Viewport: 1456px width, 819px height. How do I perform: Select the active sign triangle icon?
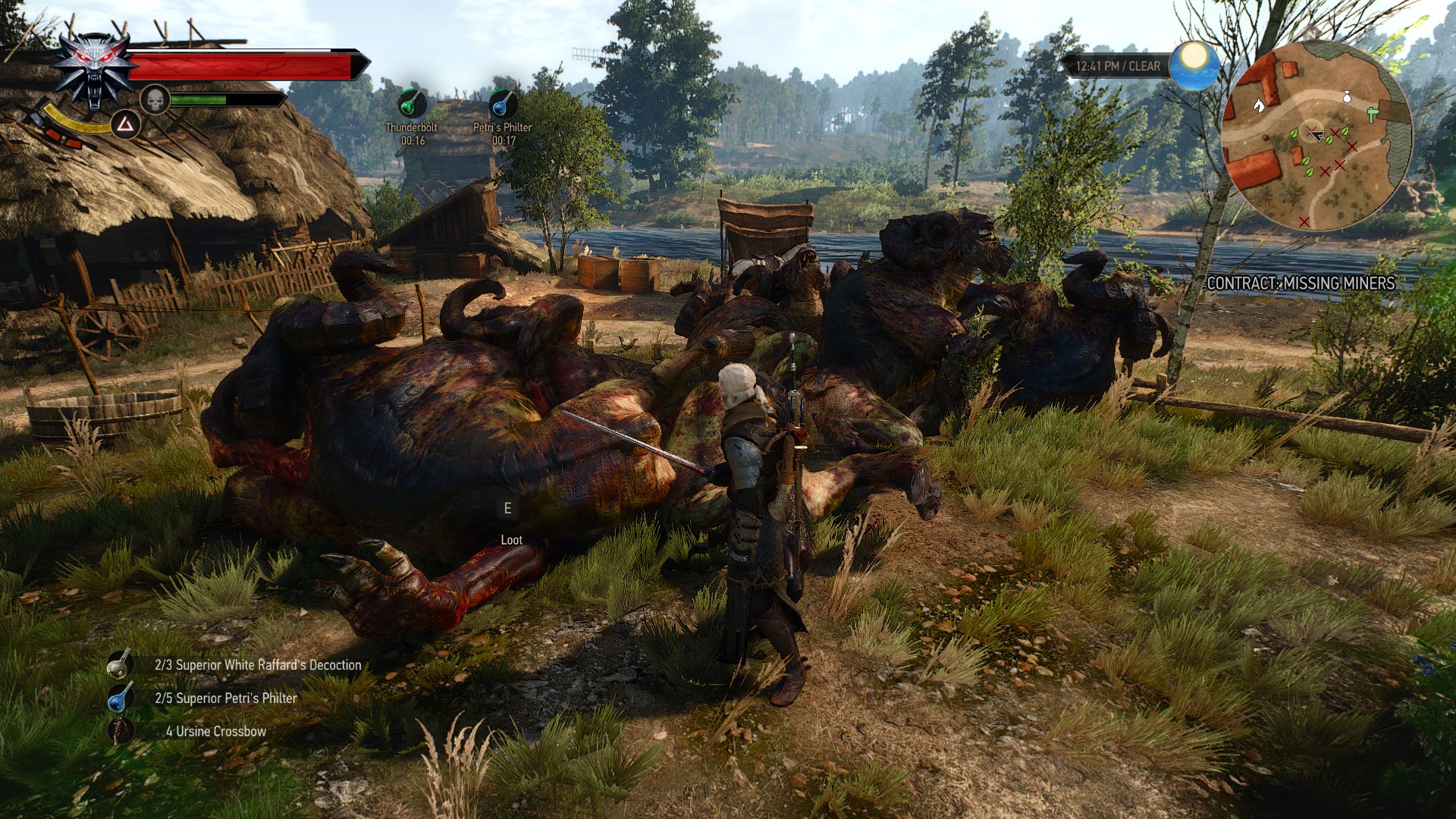coord(126,124)
